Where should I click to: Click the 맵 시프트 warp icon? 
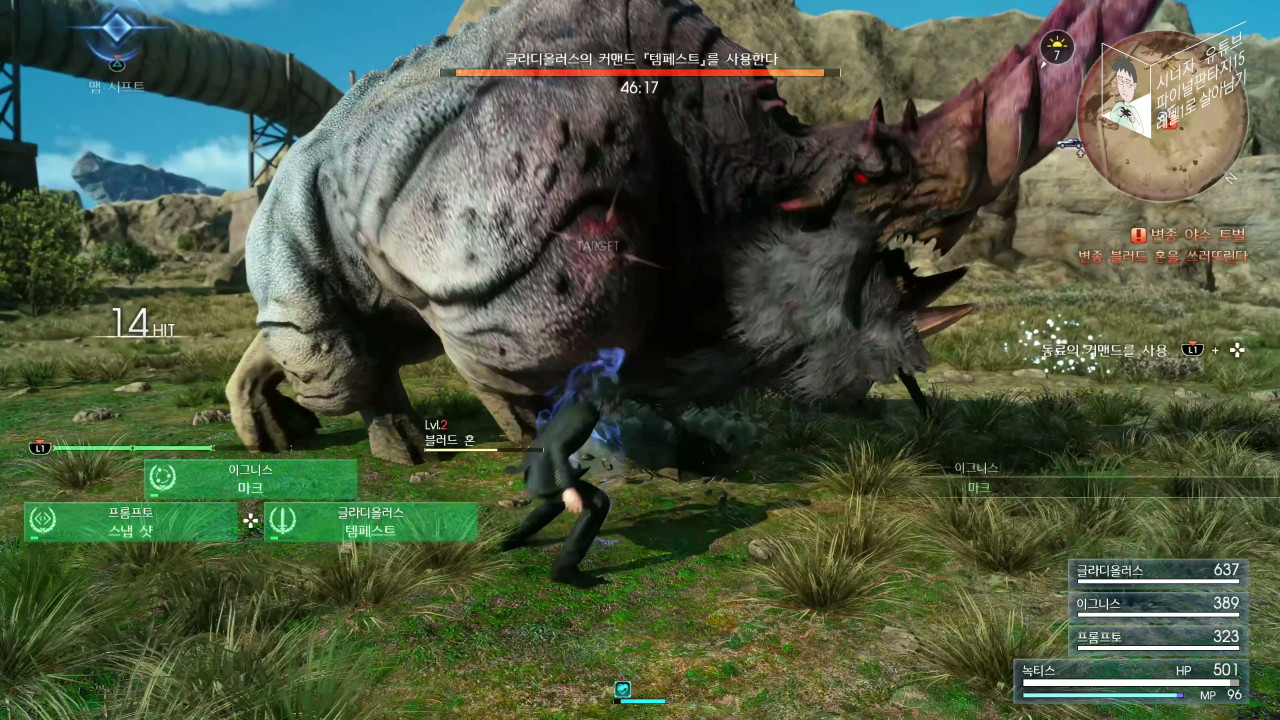point(118,34)
